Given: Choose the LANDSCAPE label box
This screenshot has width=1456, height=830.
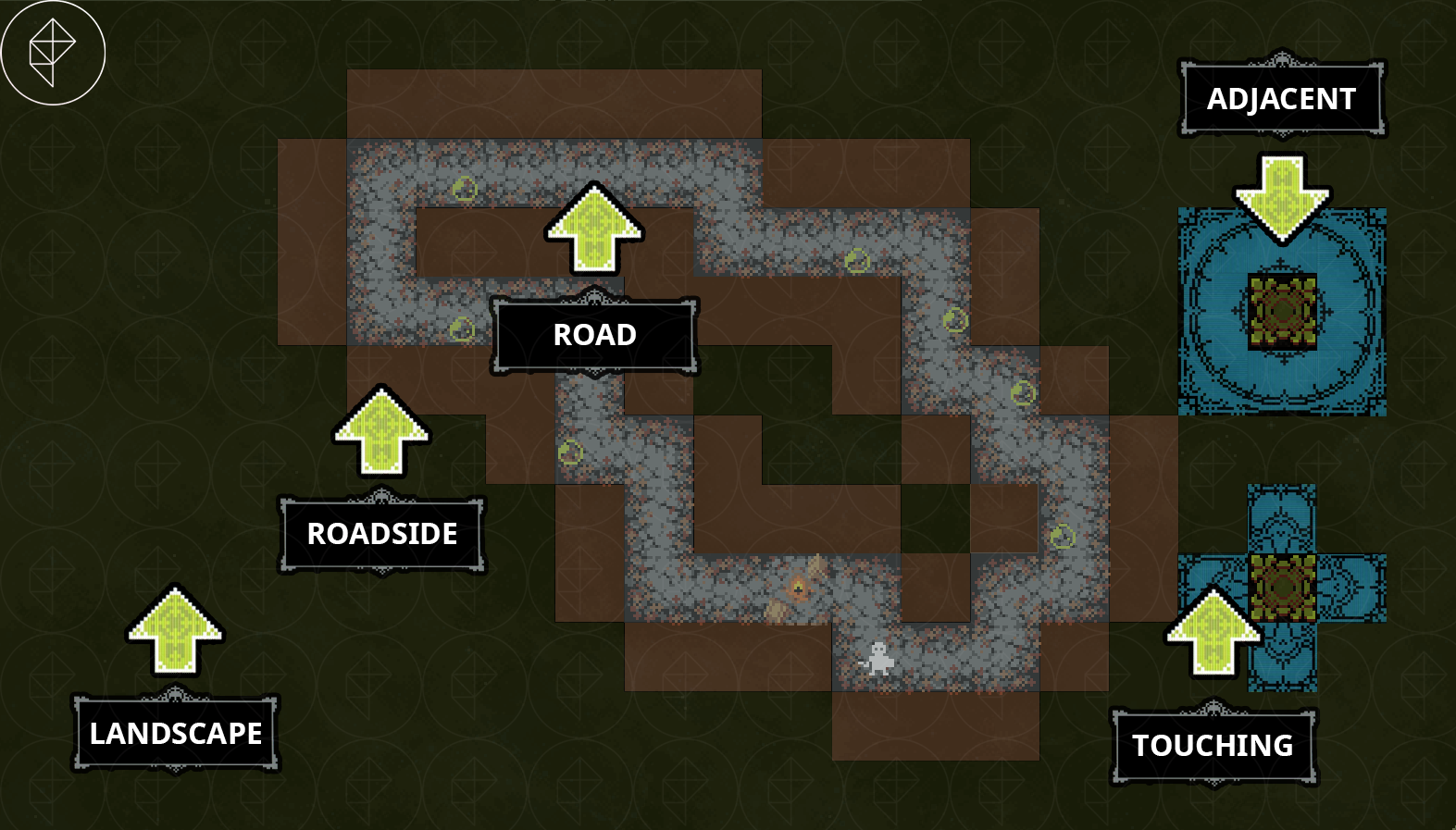Looking at the screenshot, I should [x=176, y=733].
